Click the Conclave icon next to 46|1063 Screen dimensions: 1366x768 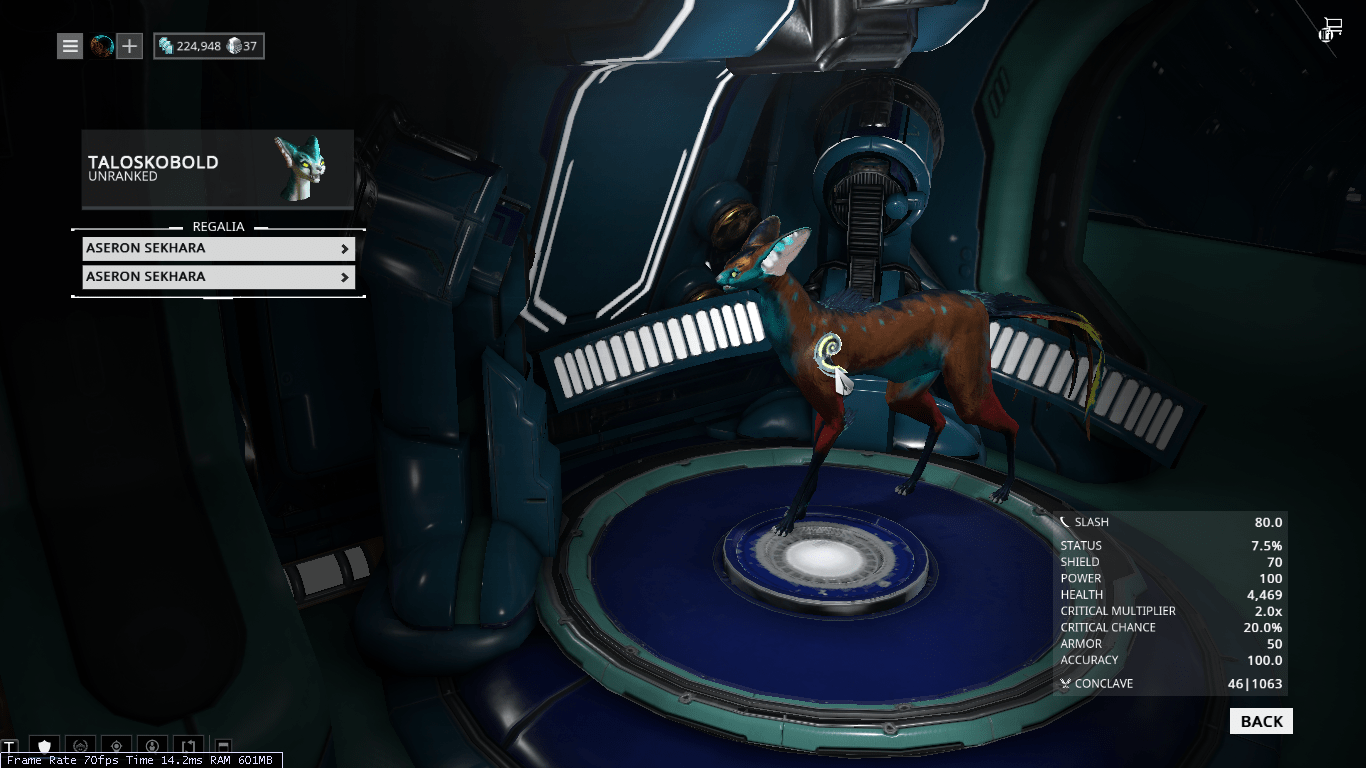[1063, 683]
